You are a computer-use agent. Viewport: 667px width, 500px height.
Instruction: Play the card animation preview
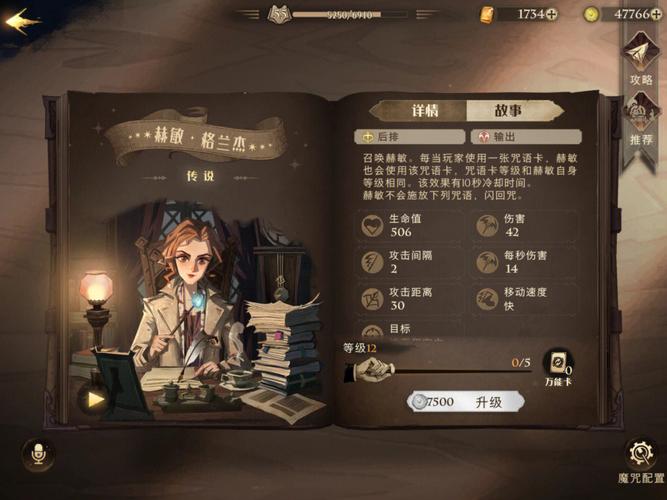94,399
